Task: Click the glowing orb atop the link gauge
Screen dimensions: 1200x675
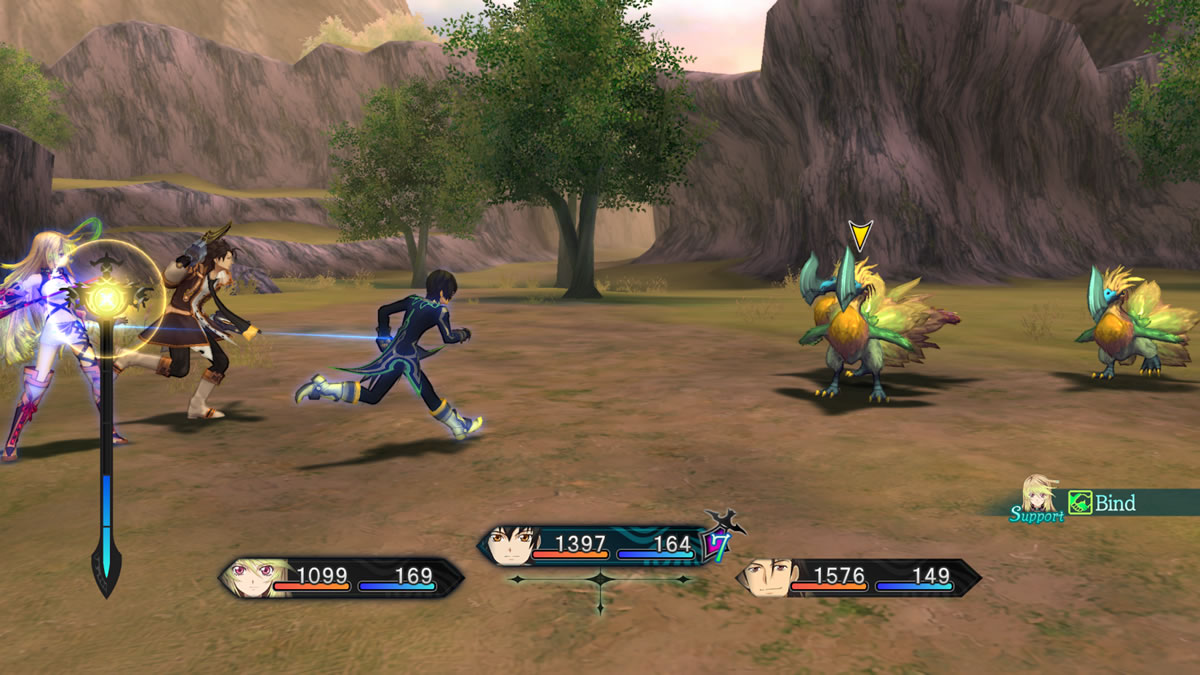Action: click(107, 297)
